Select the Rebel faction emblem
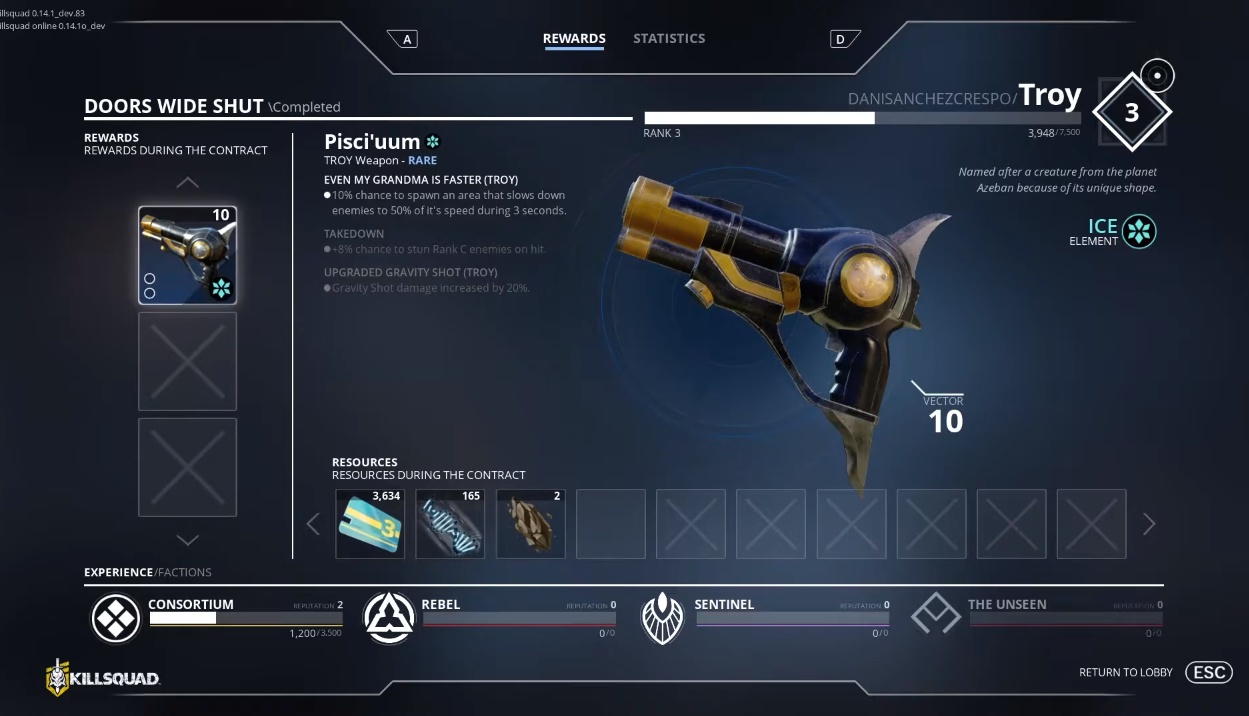Screen dimensions: 1249x716 389,618
